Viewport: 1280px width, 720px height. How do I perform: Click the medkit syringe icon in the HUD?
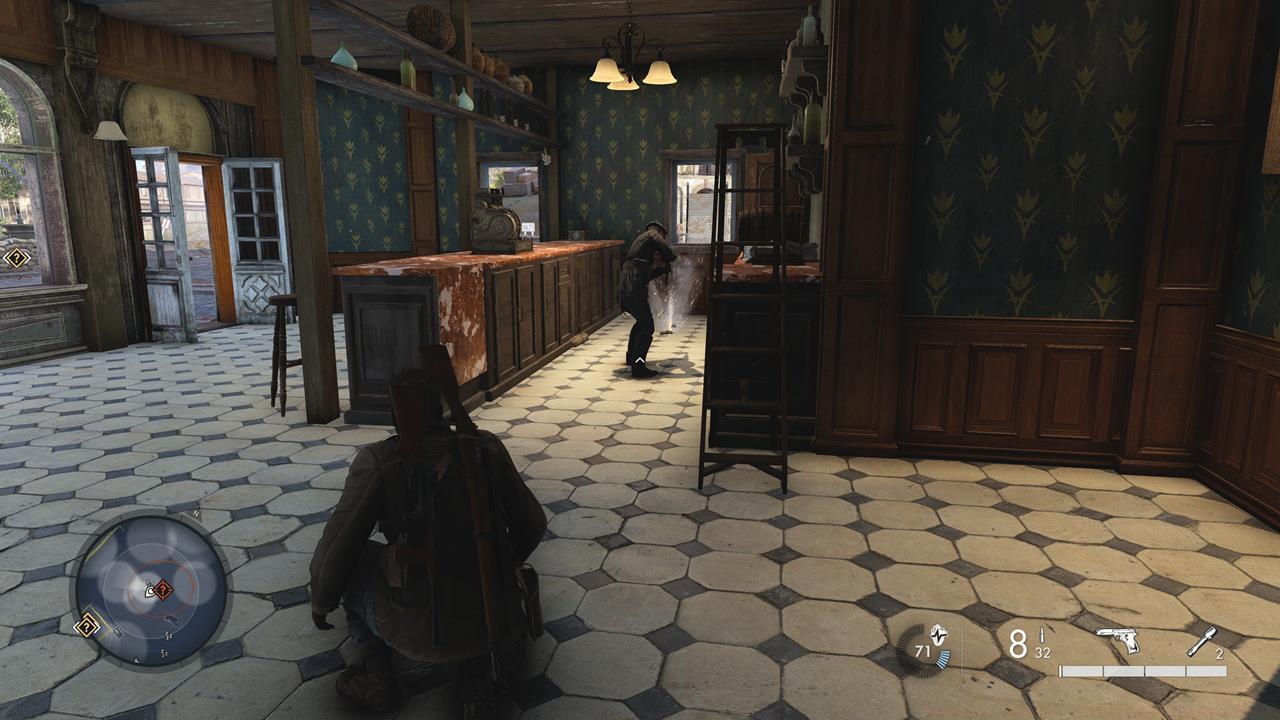1202,643
